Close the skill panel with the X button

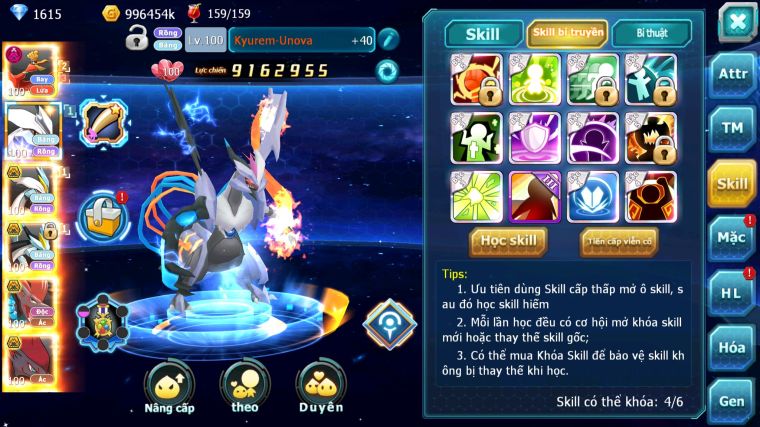[736, 22]
